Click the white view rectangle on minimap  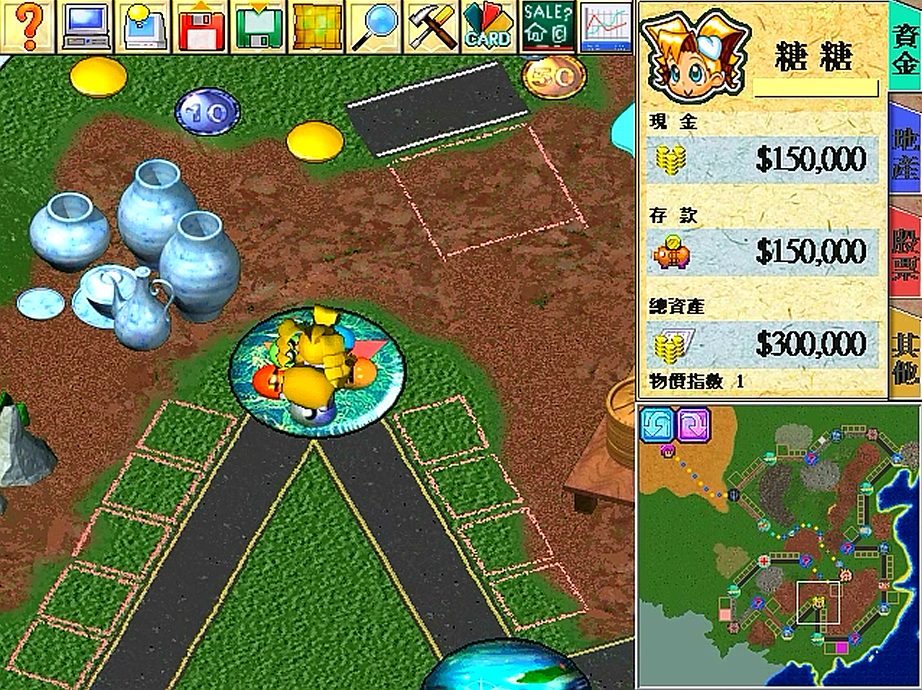(819, 602)
